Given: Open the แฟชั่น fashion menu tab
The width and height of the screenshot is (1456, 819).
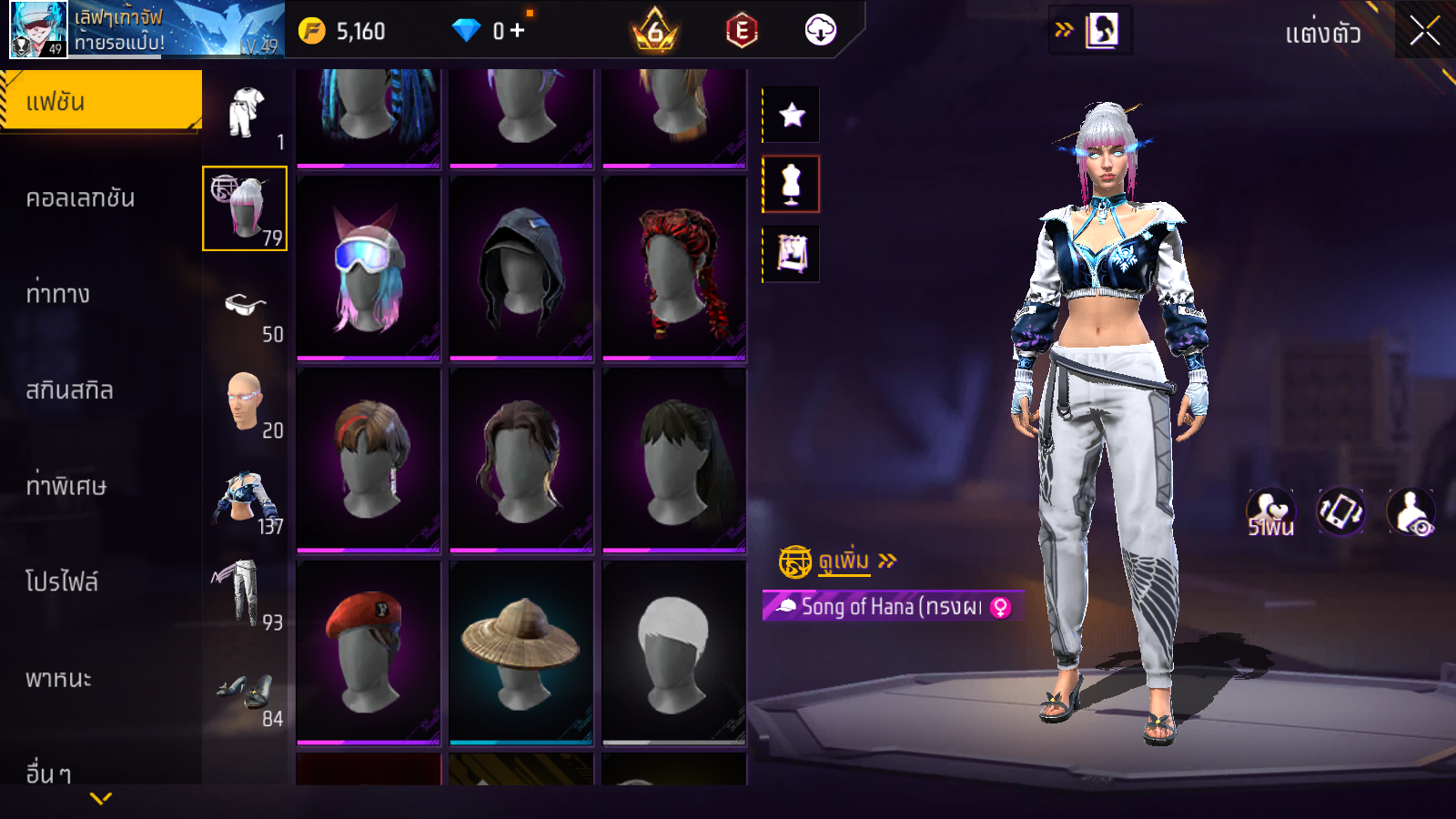Looking at the screenshot, I should point(100,101).
